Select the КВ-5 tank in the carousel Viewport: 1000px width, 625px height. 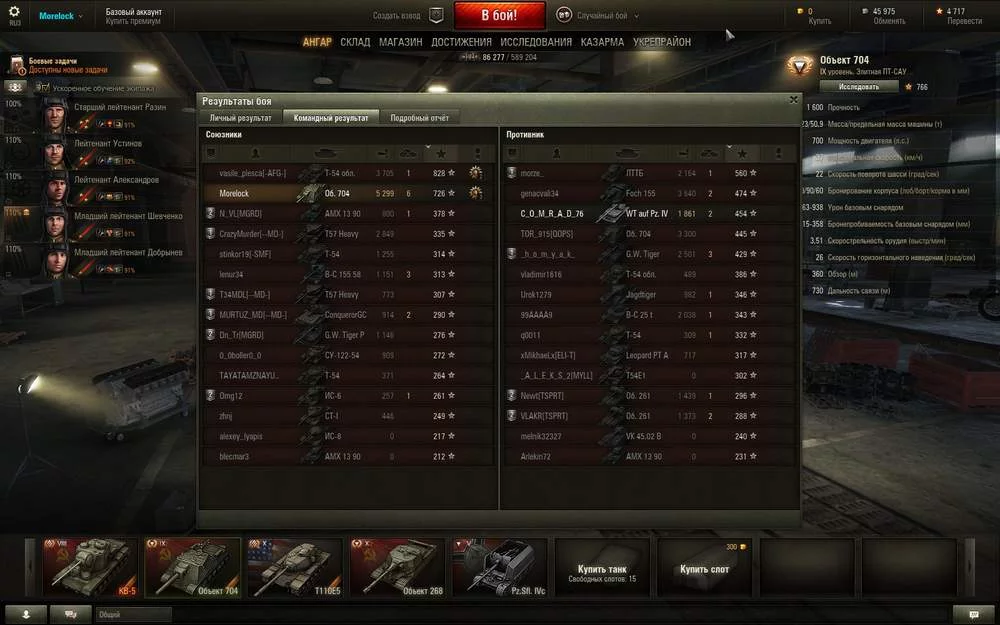click(x=90, y=567)
